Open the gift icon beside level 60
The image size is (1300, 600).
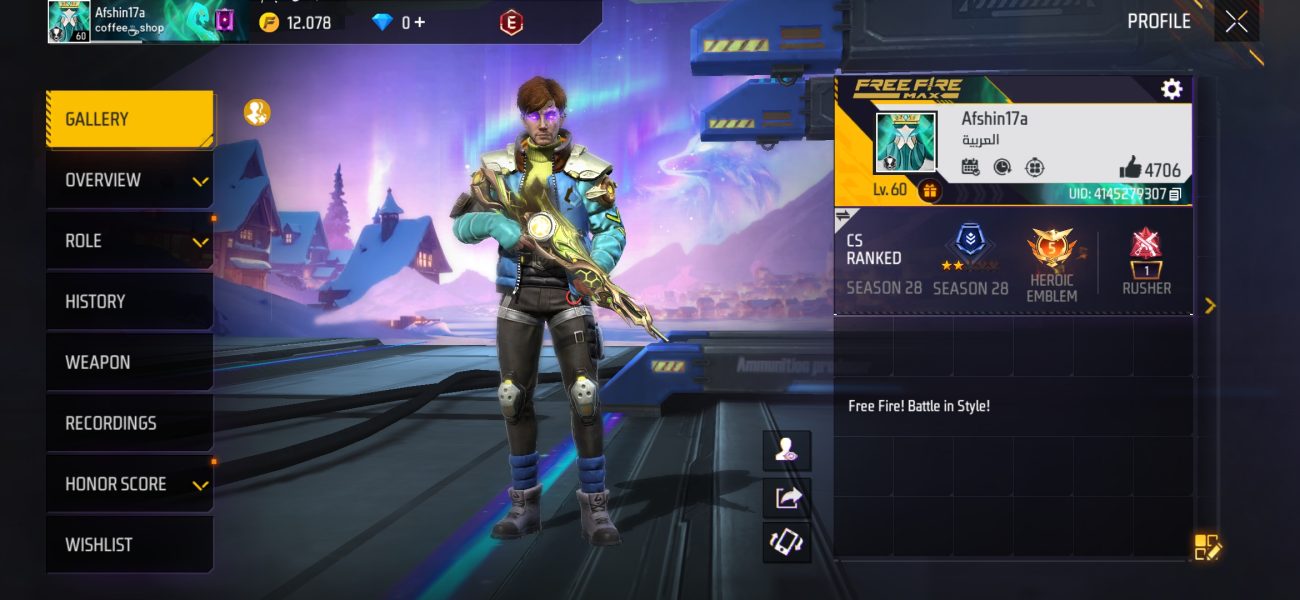[x=930, y=190]
